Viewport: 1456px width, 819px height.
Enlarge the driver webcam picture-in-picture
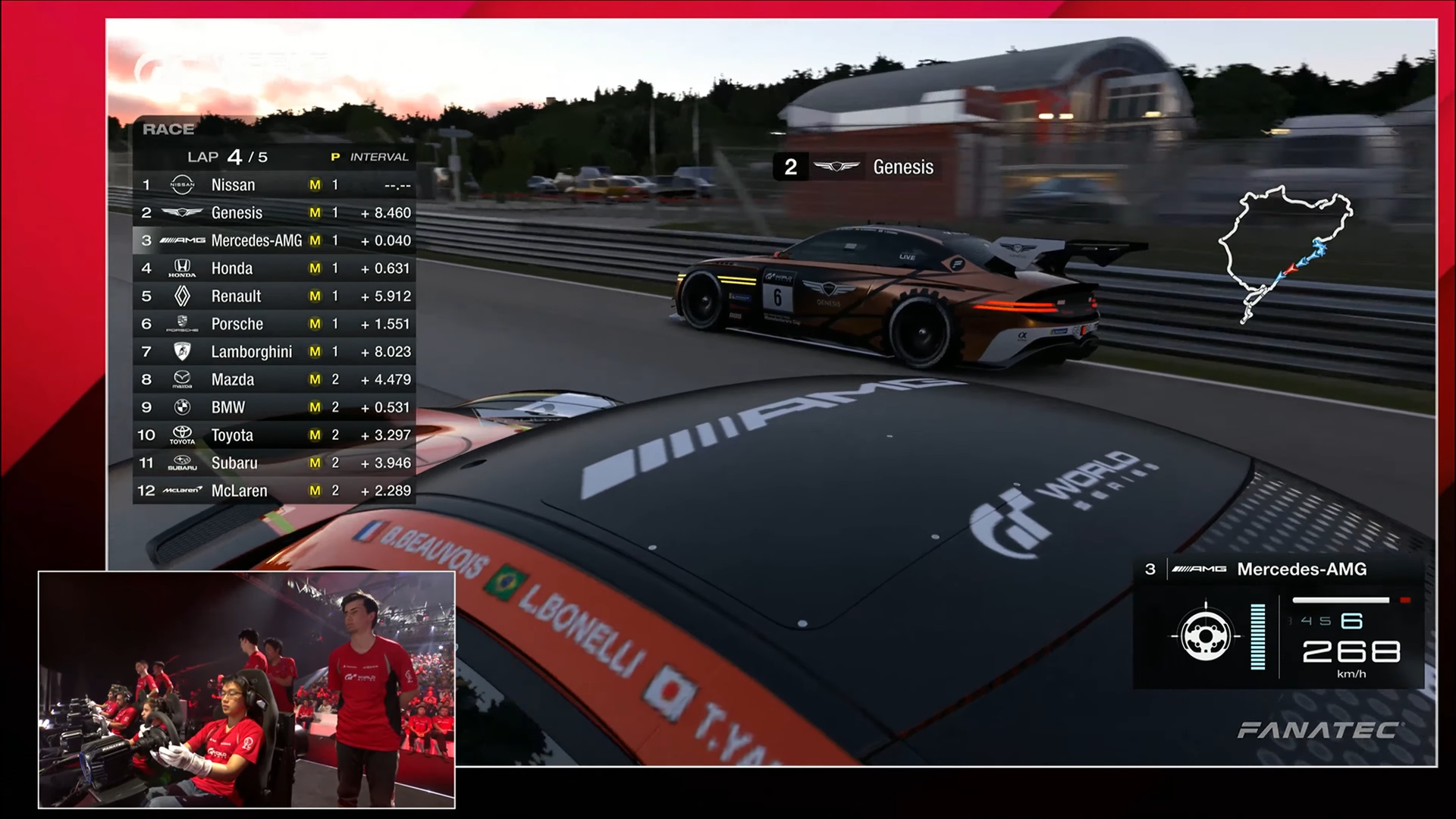coord(246,689)
